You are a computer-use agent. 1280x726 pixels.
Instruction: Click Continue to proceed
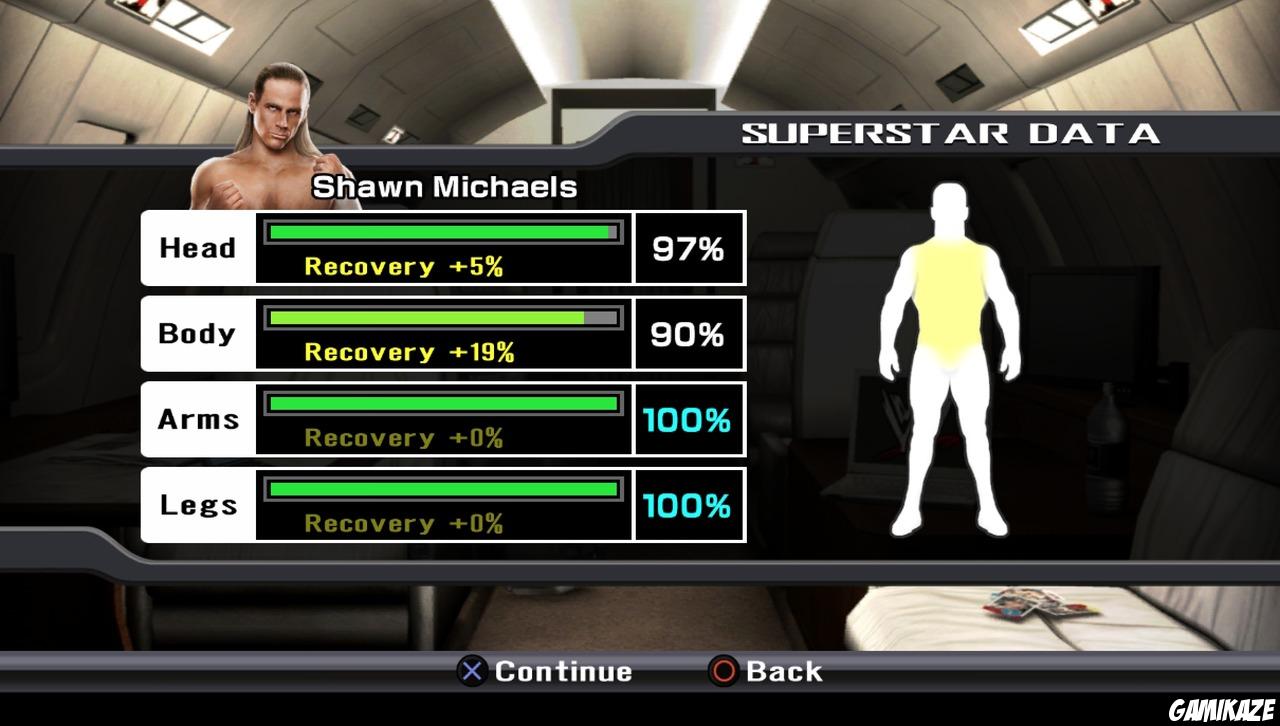click(x=545, y=671)
